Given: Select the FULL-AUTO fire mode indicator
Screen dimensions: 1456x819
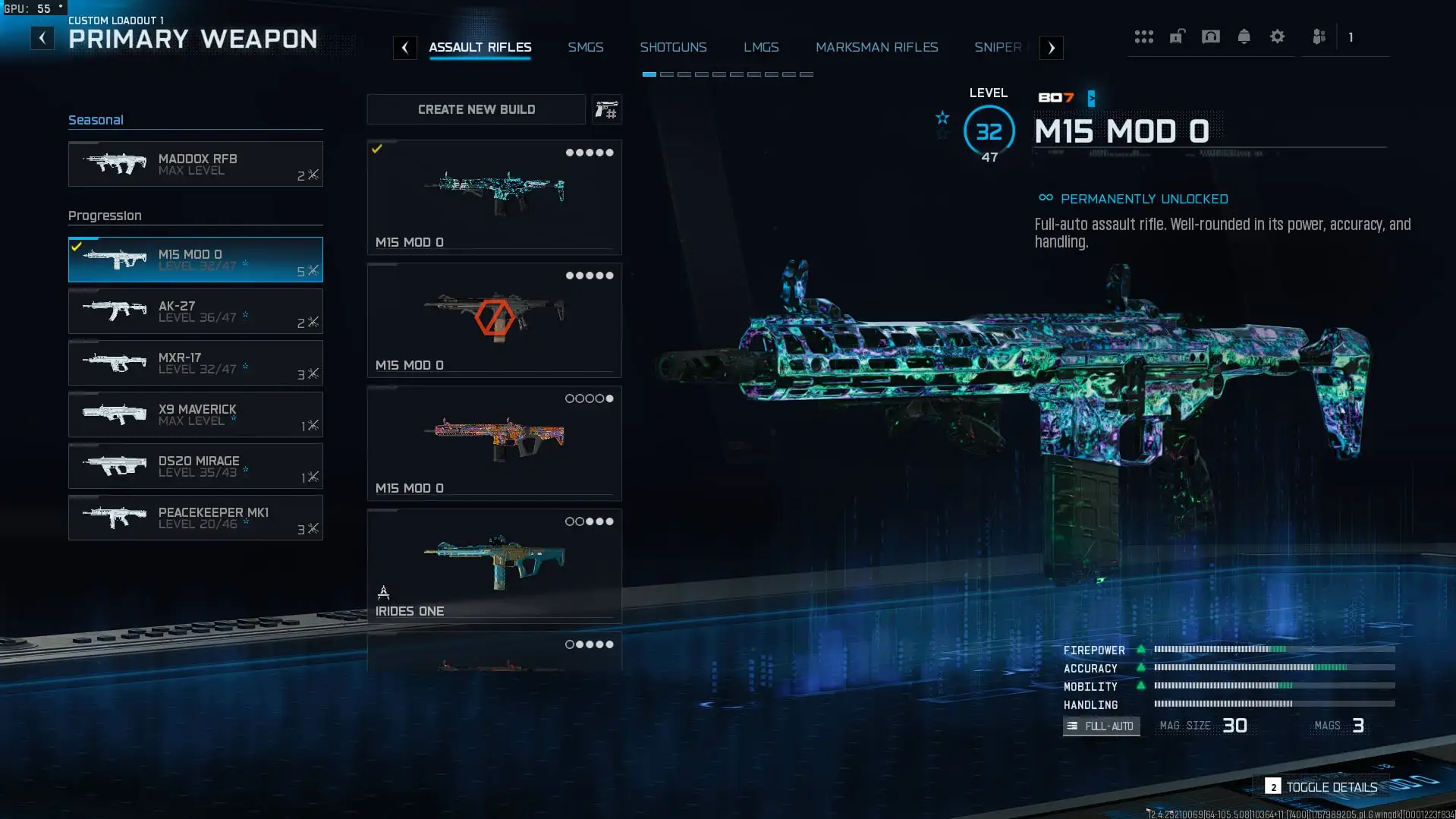Looking at the screenshot, I should (1101, 726).
